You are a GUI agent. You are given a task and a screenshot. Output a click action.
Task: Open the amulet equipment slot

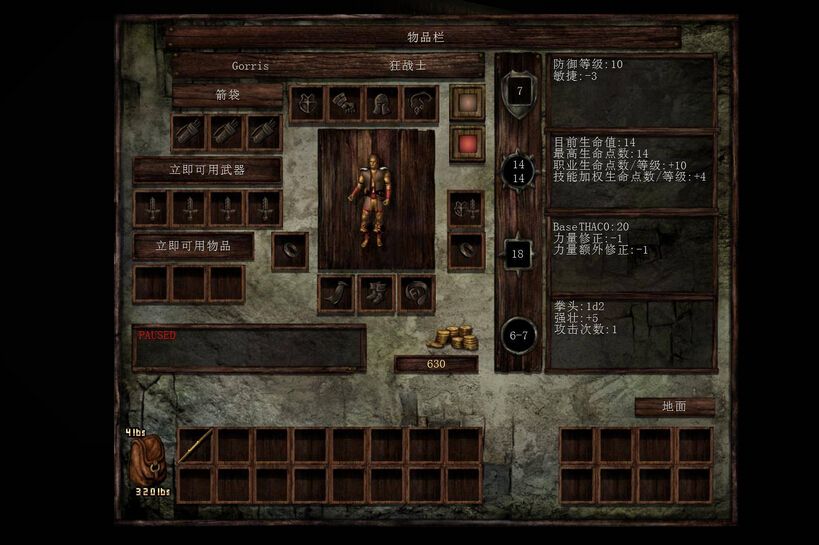tap(419, 103)
